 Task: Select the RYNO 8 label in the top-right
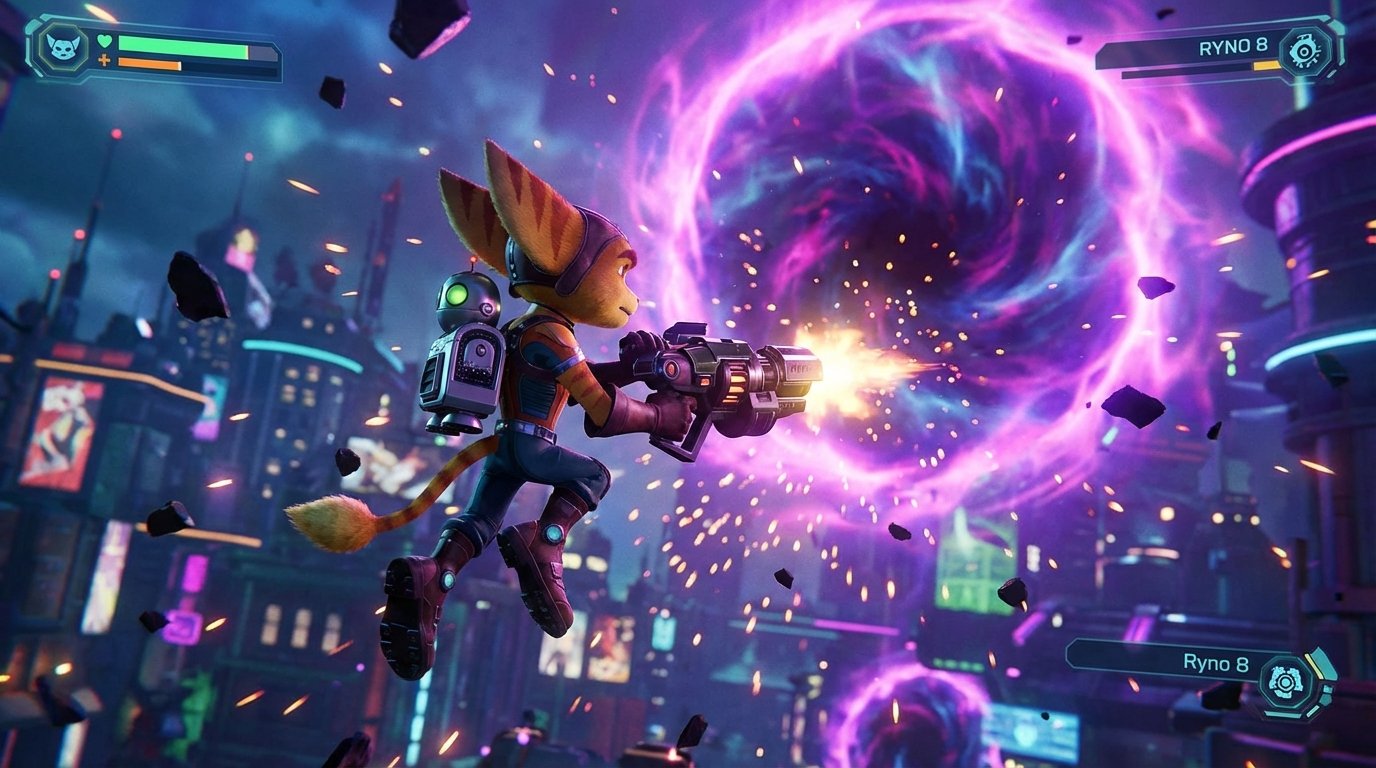coord(1233,47)
